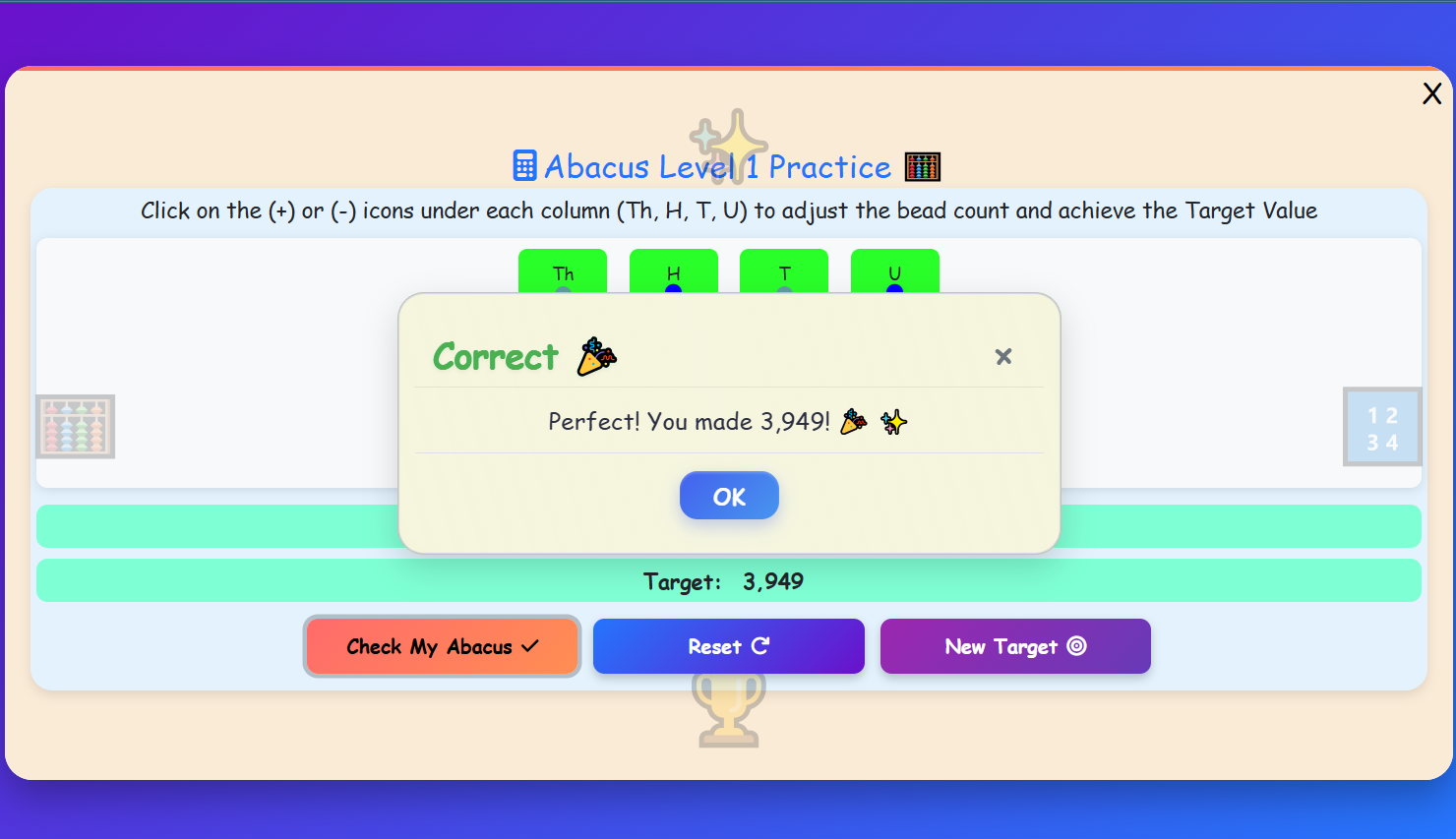Toggle the blue bead dot under H column
The height and width of the screenshot is (839, 1456).
coord(674,289)
